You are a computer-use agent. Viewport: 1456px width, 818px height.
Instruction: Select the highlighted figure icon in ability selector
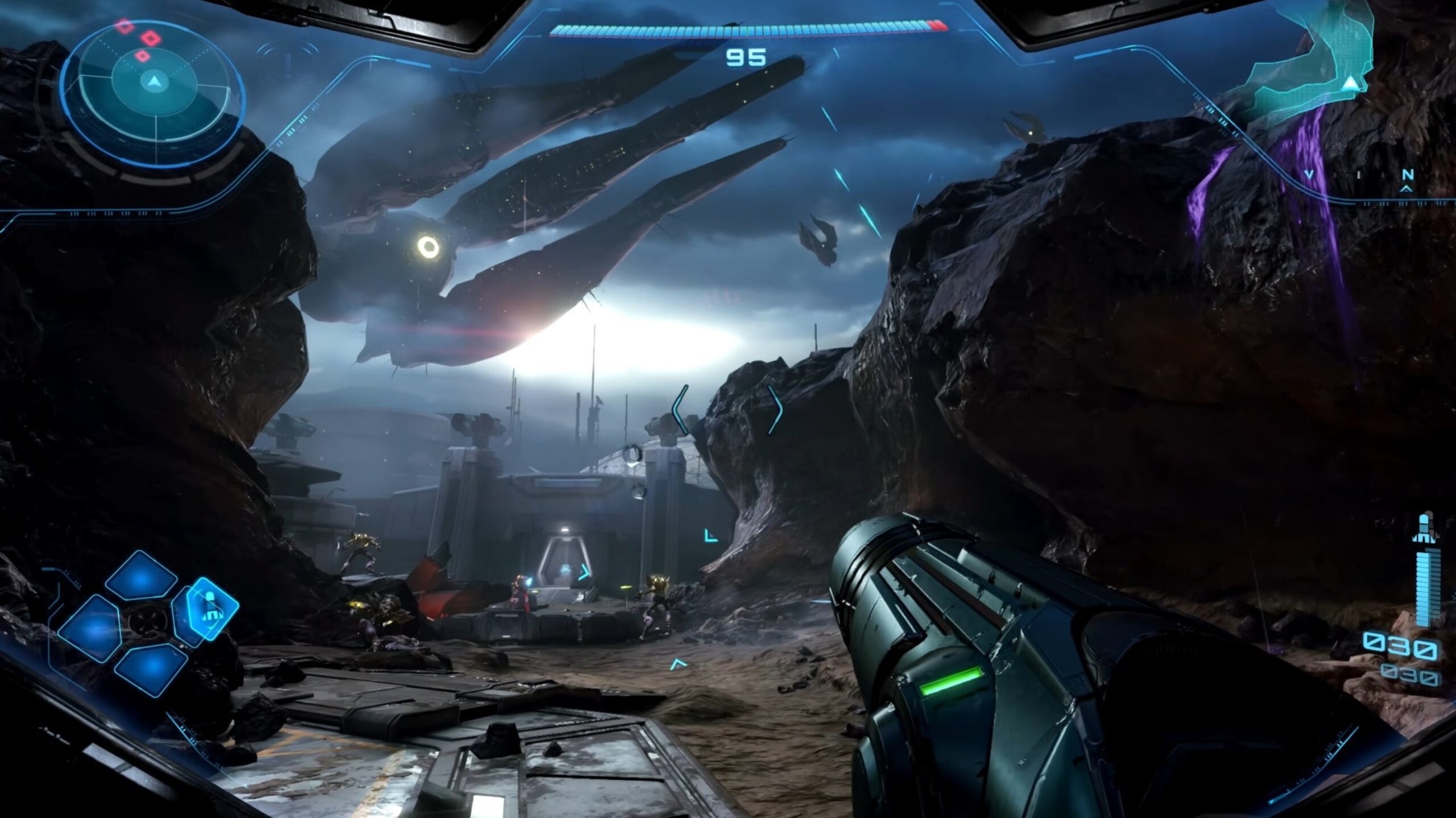point(211,608)
